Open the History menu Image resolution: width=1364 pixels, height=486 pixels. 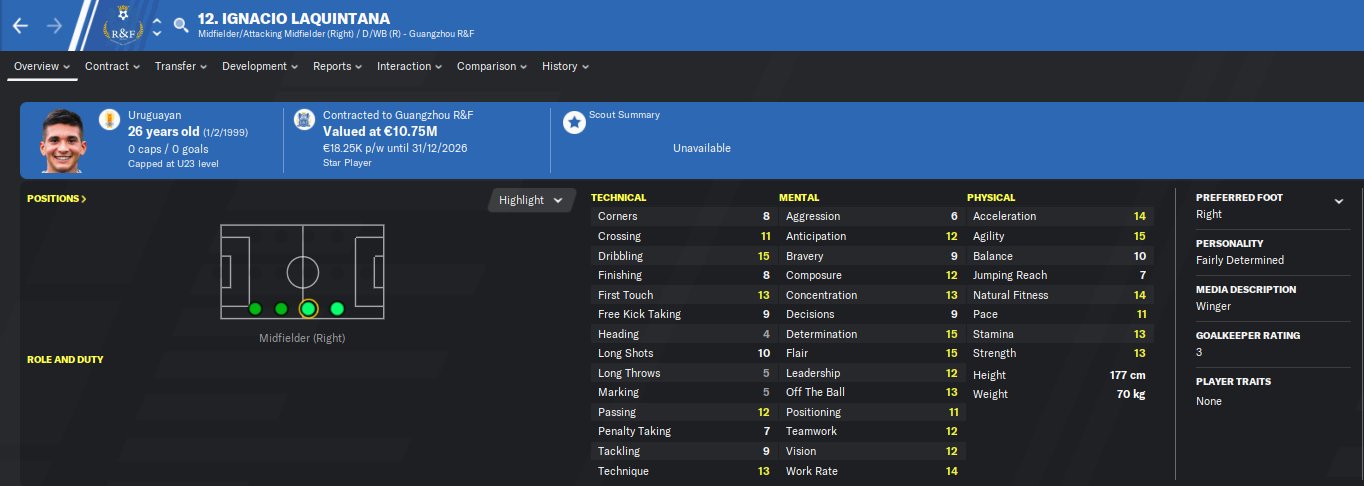click(x=565, y=67)
